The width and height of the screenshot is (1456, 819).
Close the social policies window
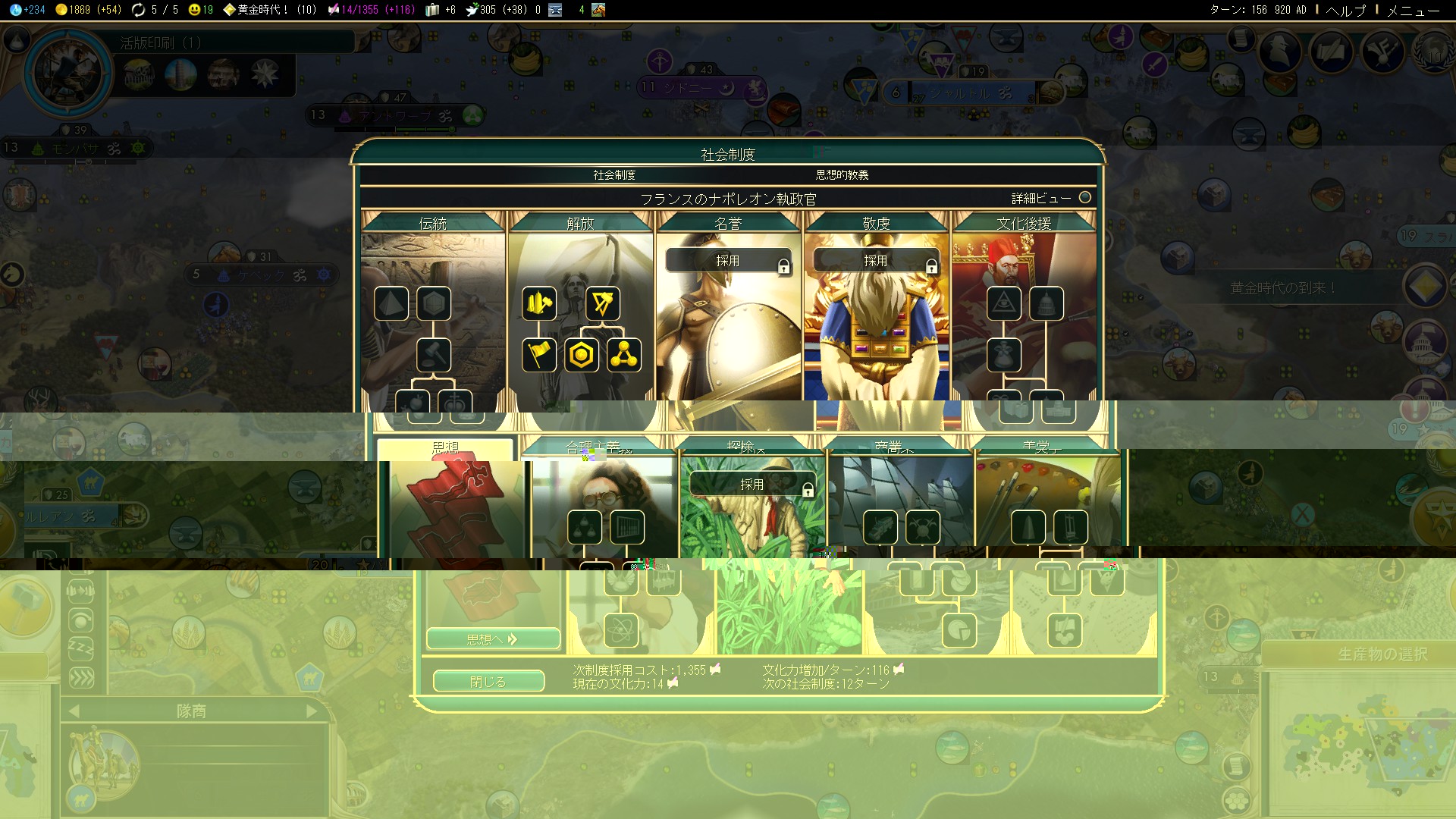click(x=488, y=681)
